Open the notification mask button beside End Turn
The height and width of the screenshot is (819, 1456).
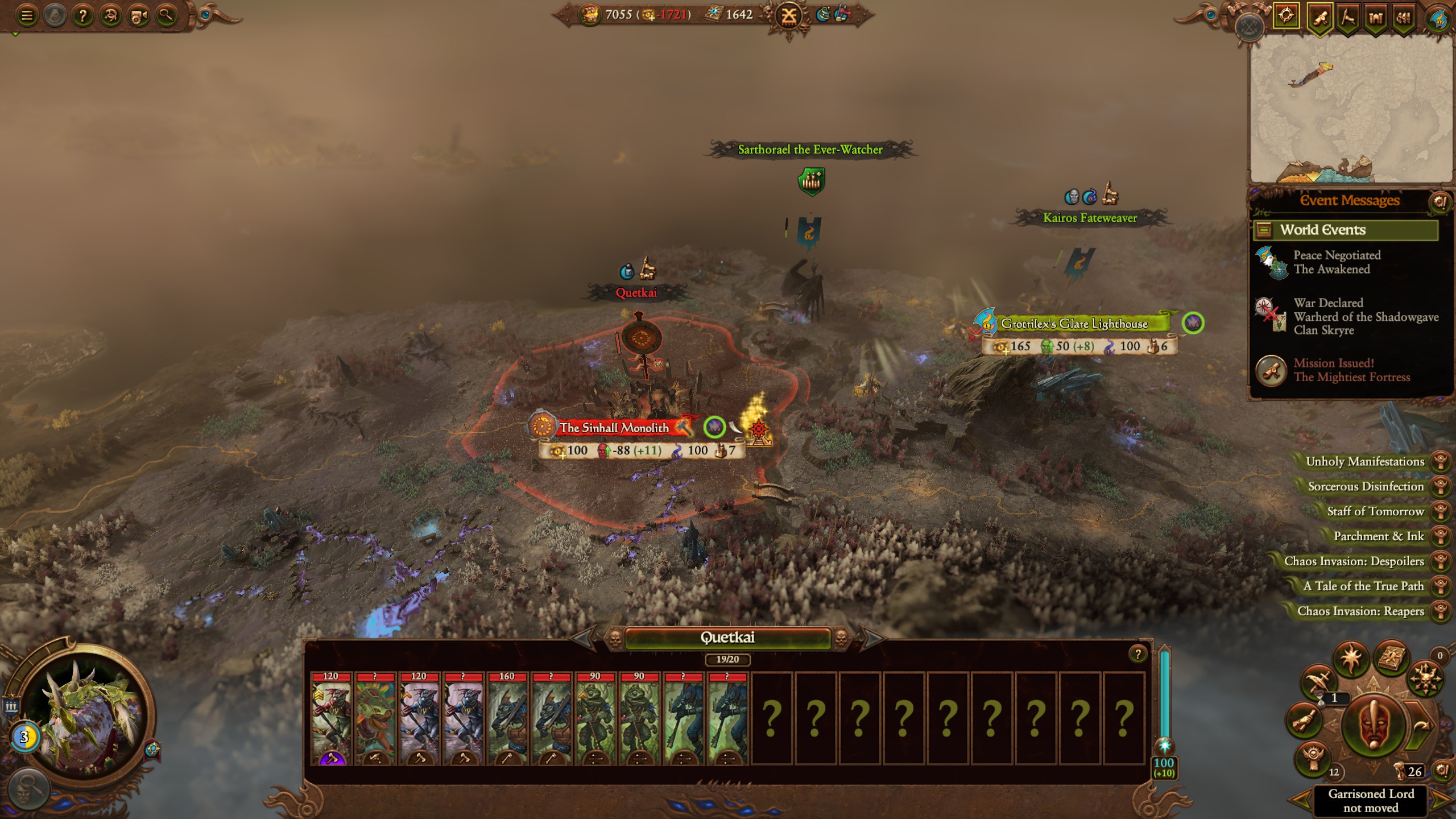pyautogui.click(x=1373, y=725)
